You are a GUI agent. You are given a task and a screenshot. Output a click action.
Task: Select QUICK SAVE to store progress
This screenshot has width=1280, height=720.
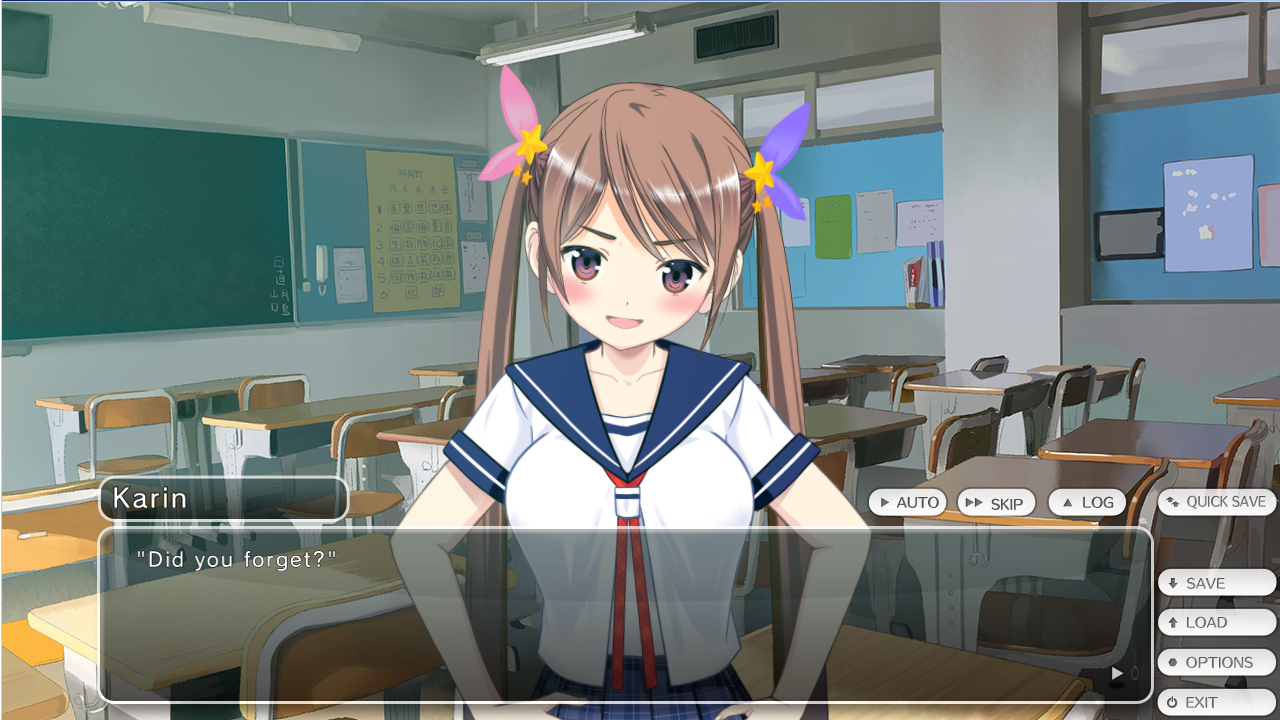tap(1216, 501)
